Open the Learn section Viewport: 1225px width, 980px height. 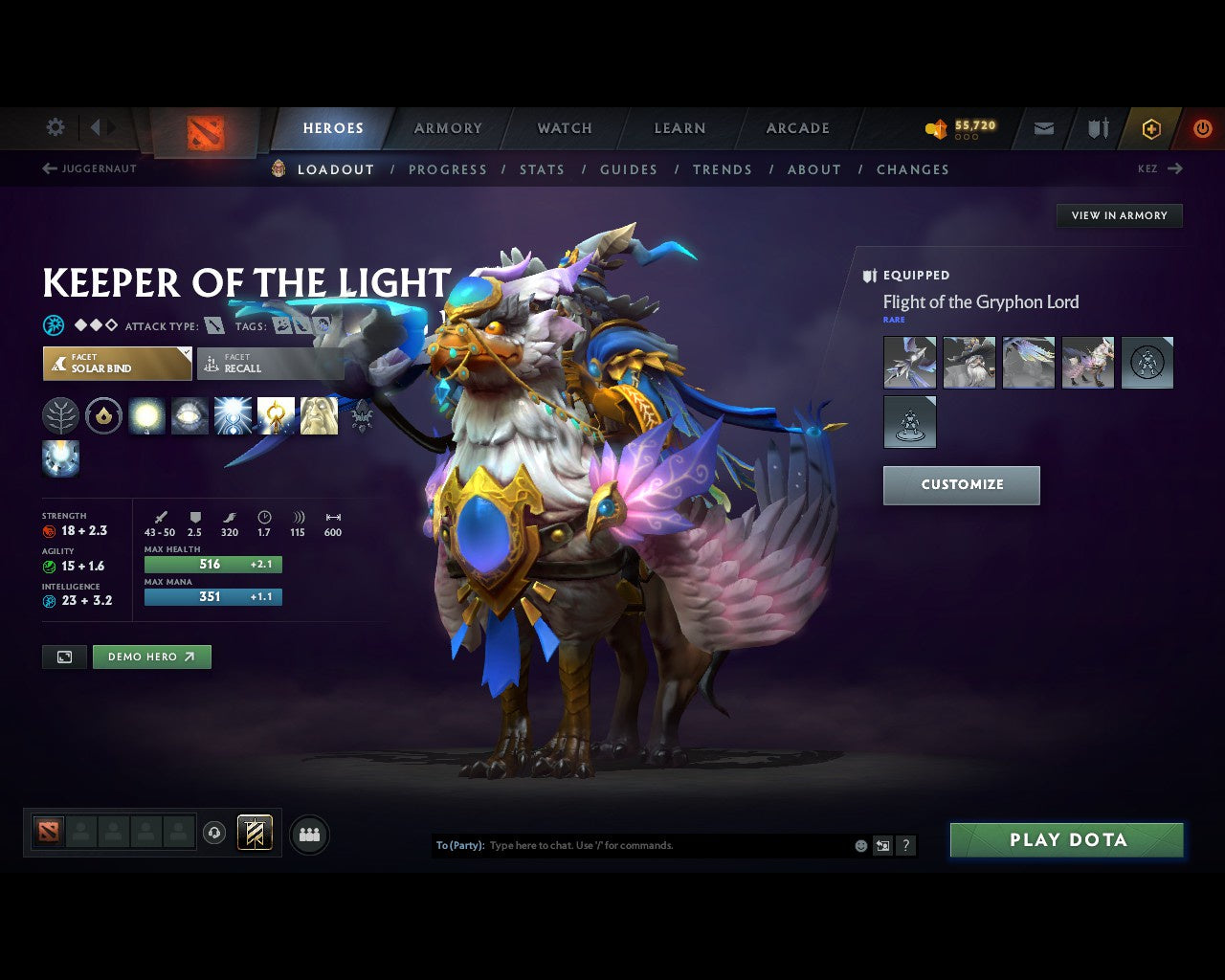679,128
